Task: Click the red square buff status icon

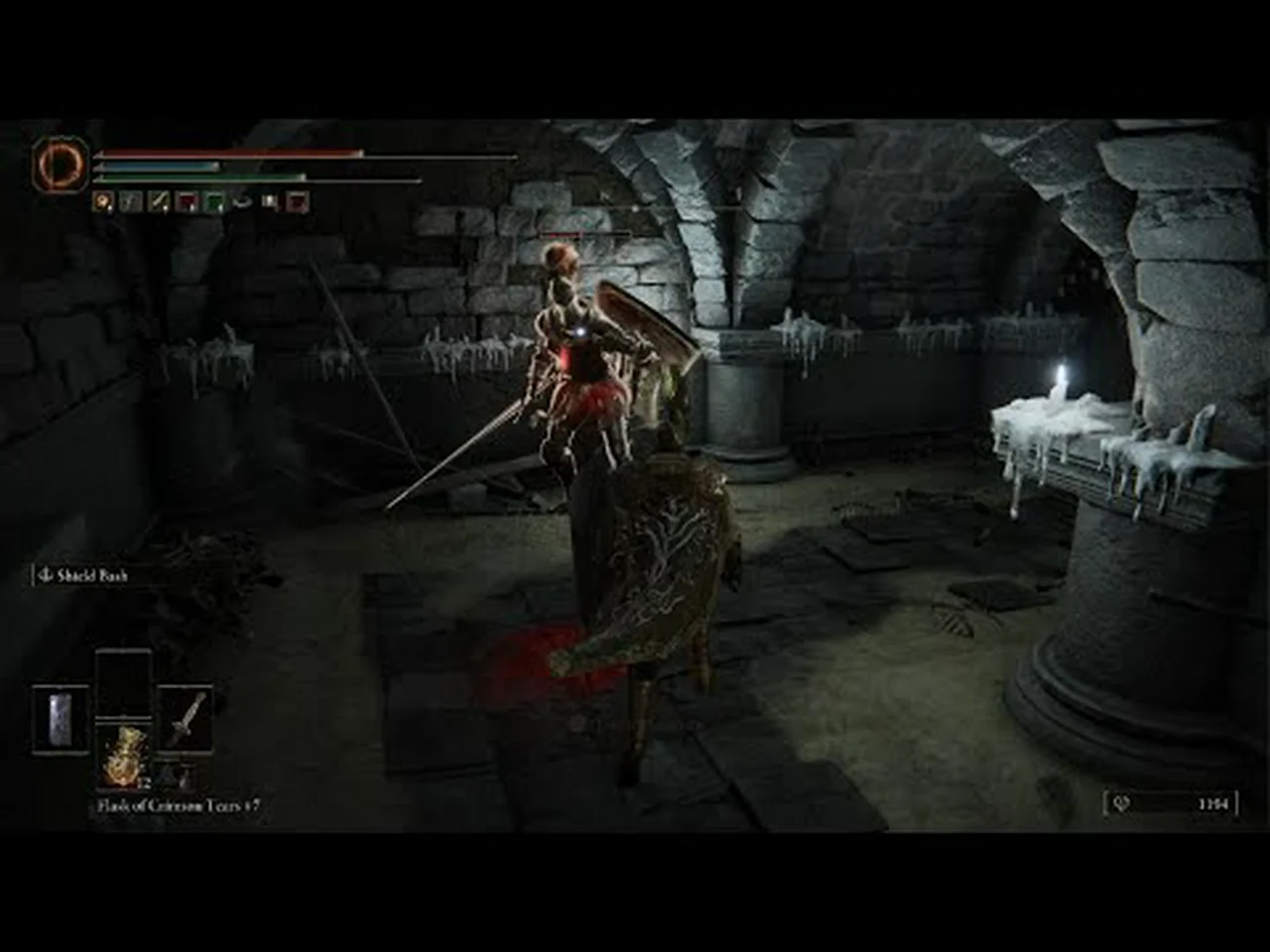Action: click(x=186, y=202)
